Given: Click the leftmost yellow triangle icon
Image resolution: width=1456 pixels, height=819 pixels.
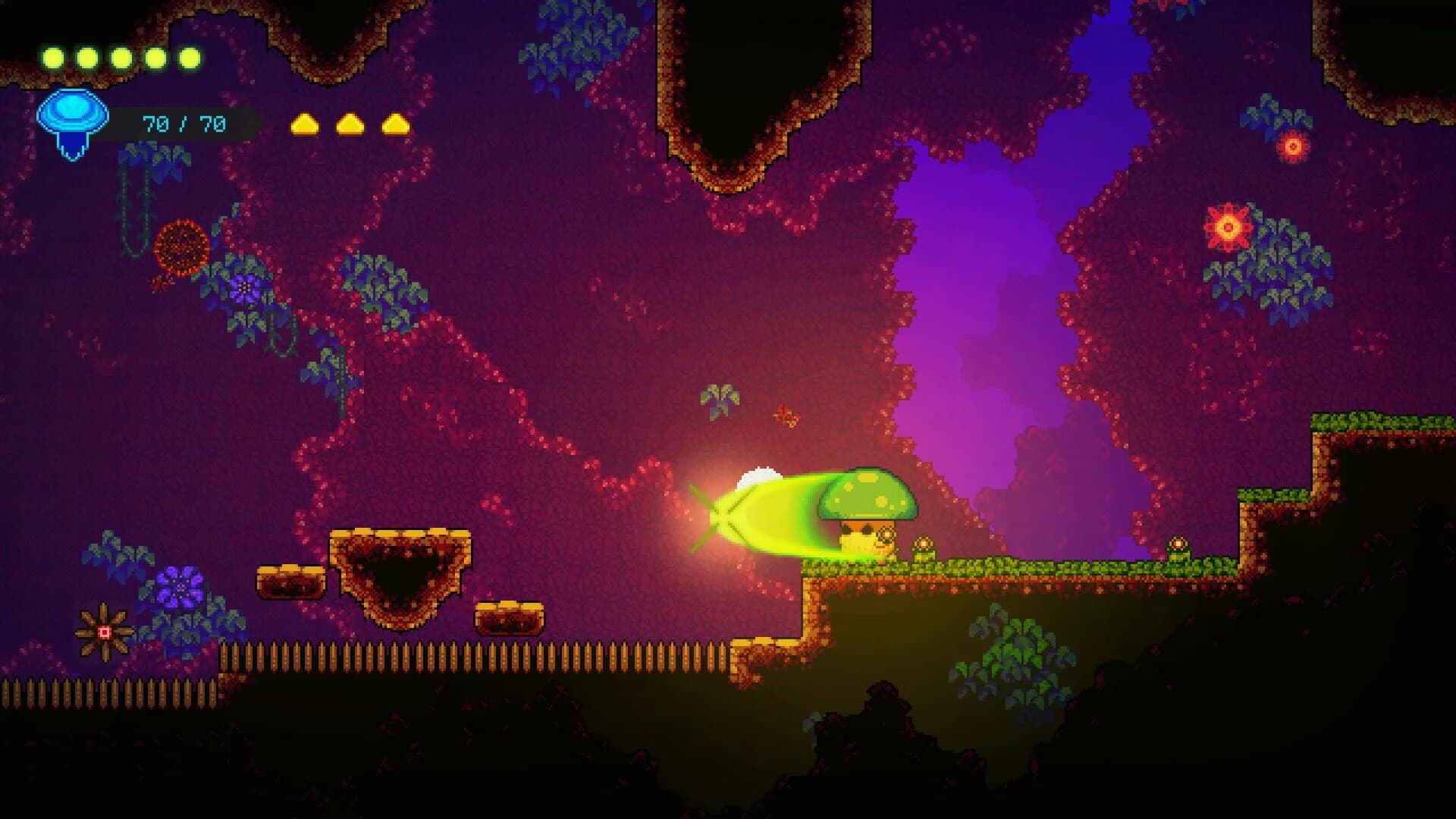Looking at the screenshot, I should tap(306, 124).
